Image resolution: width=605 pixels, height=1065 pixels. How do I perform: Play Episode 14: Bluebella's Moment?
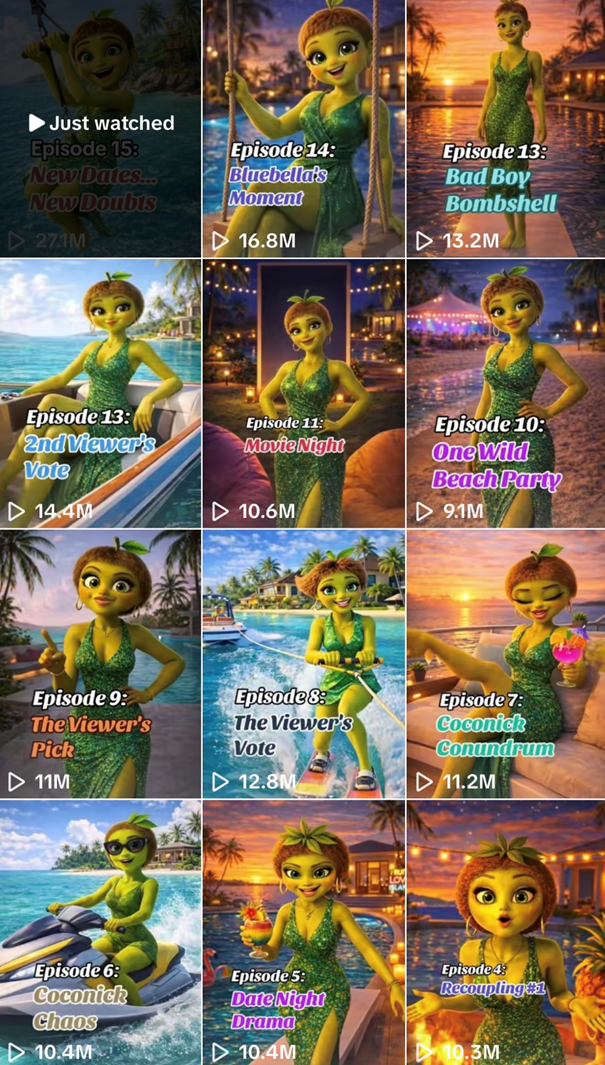click(303, 128)
